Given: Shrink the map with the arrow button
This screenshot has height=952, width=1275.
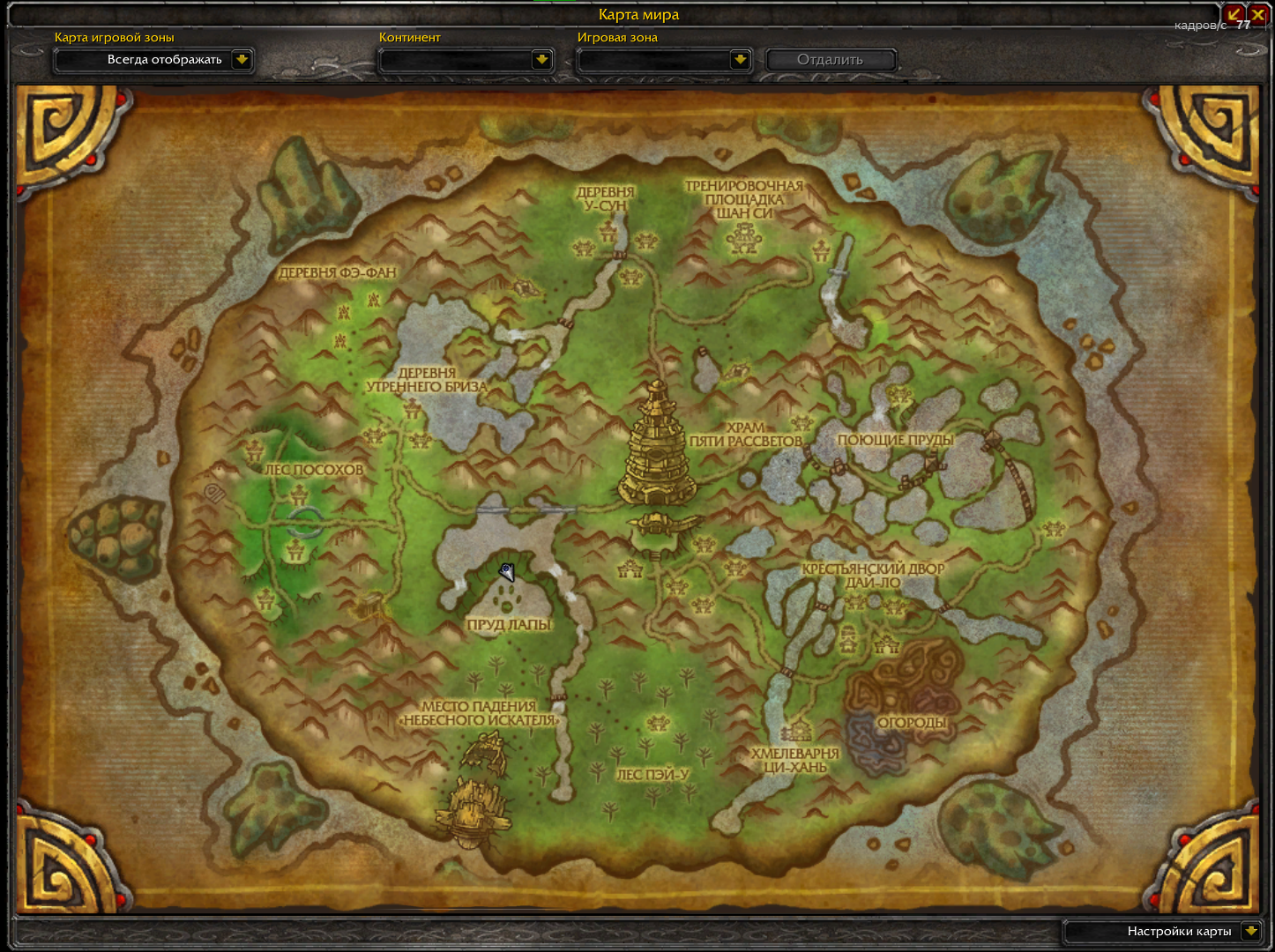Looking at the screenshot, I should (x=1234, y=14).
